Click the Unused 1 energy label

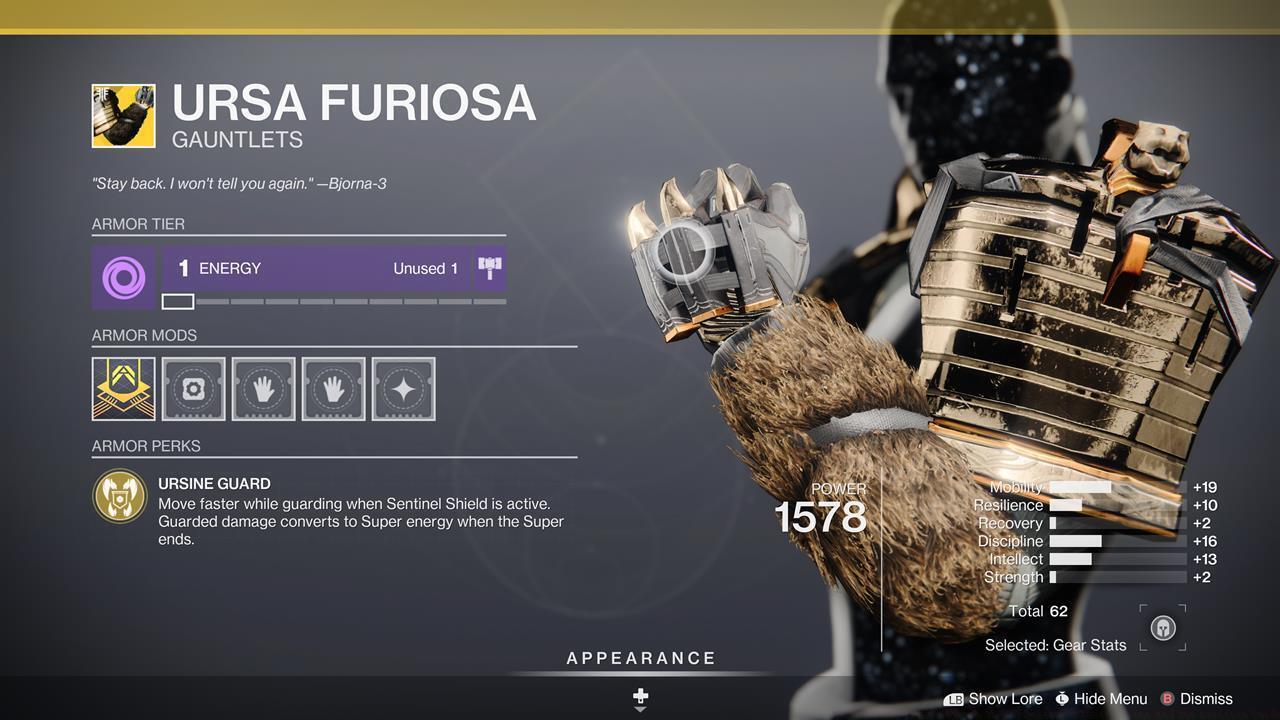426,268
